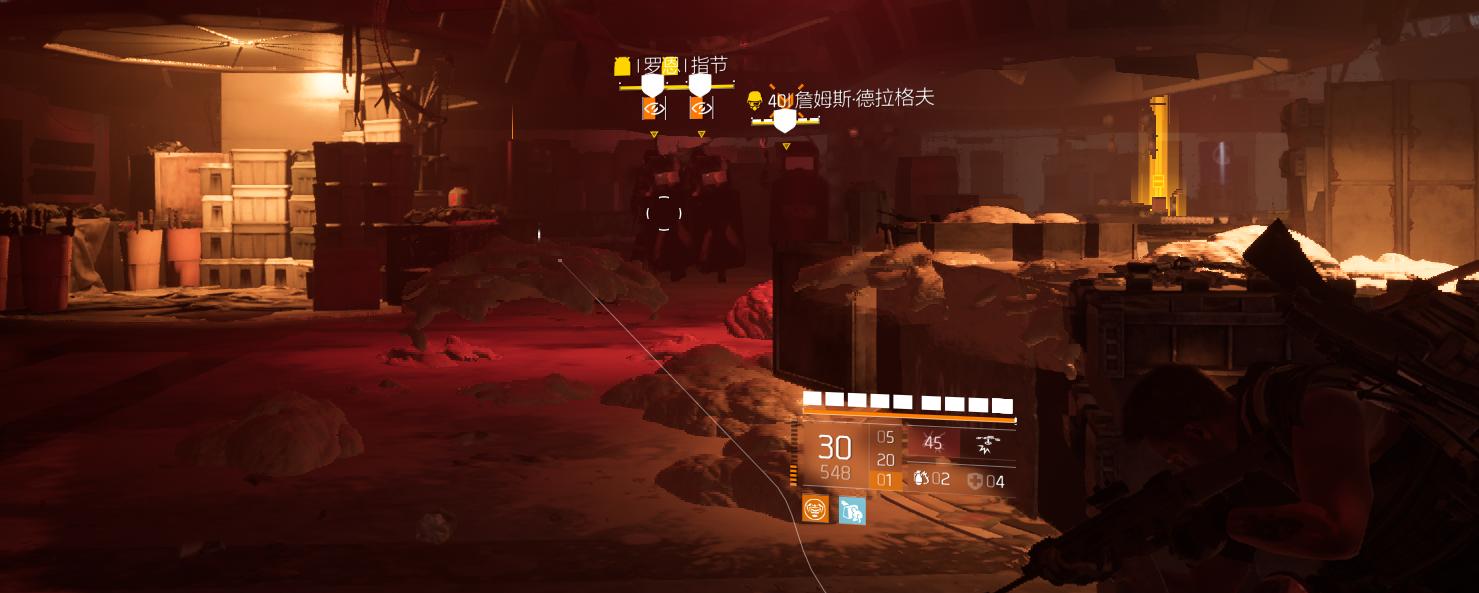
Task: Click the skill slot on 45 cooldown
Action: coord(933,443)
